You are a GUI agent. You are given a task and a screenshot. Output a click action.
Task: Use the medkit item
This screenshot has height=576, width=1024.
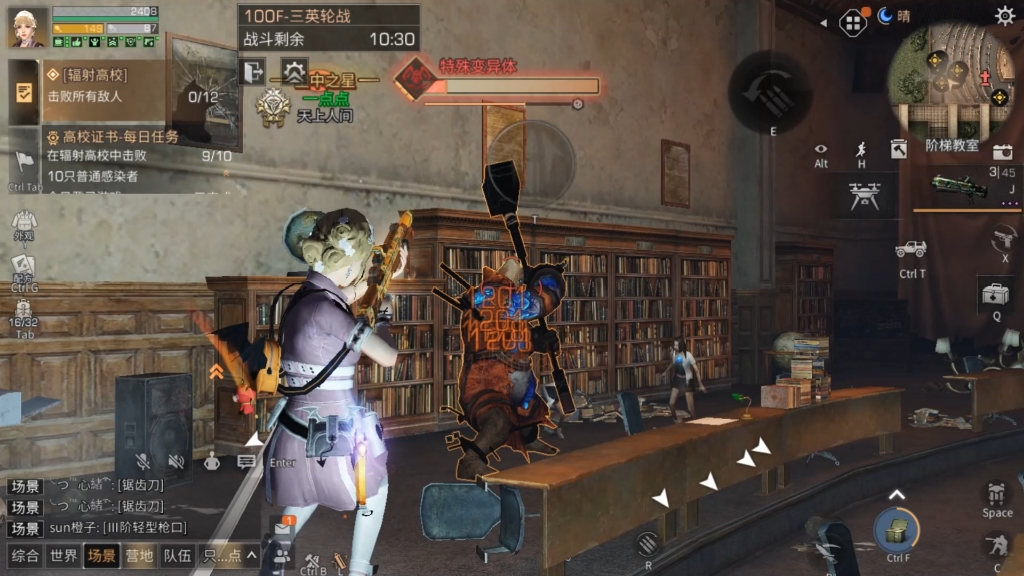pyautogui.click(x=995, y=295)
